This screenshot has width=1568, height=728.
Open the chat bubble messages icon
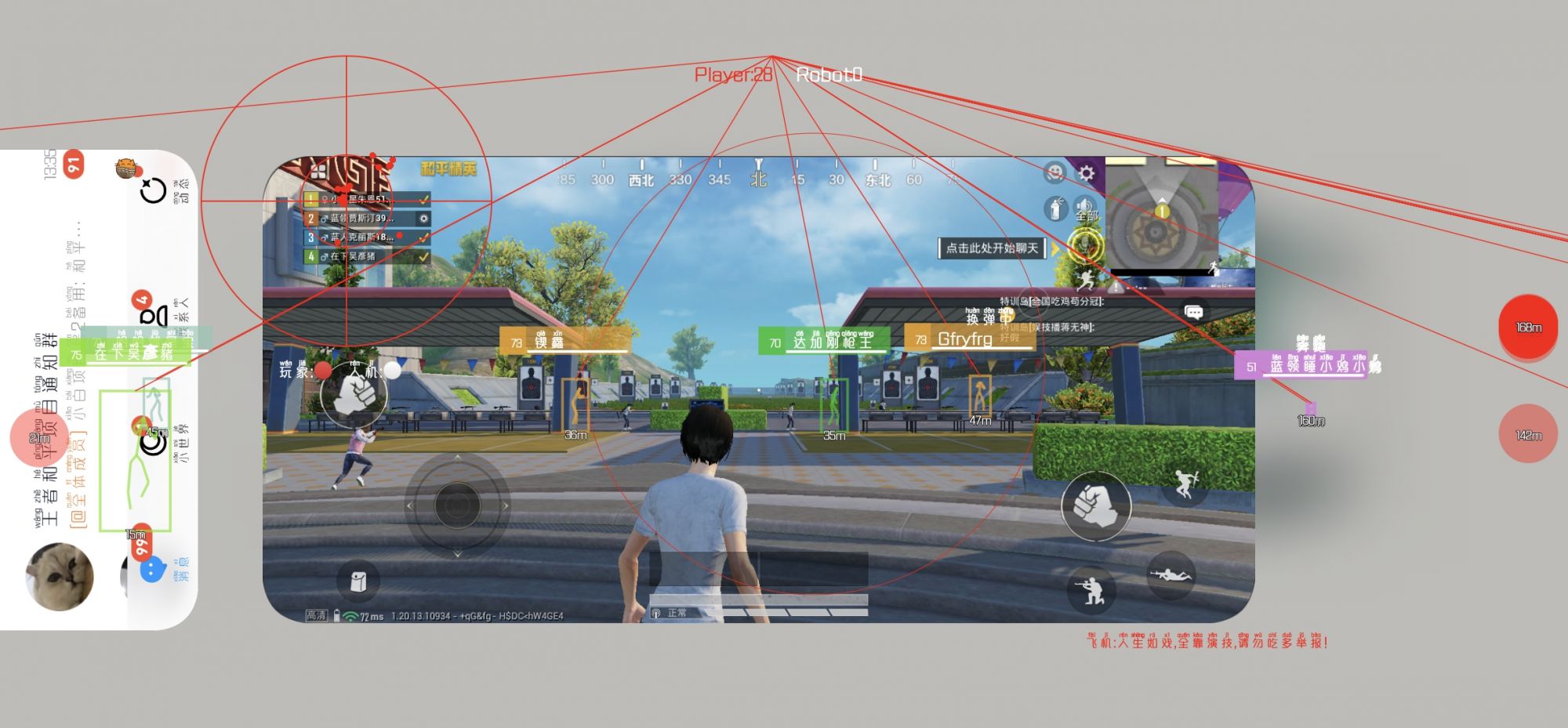(1193, 313)
